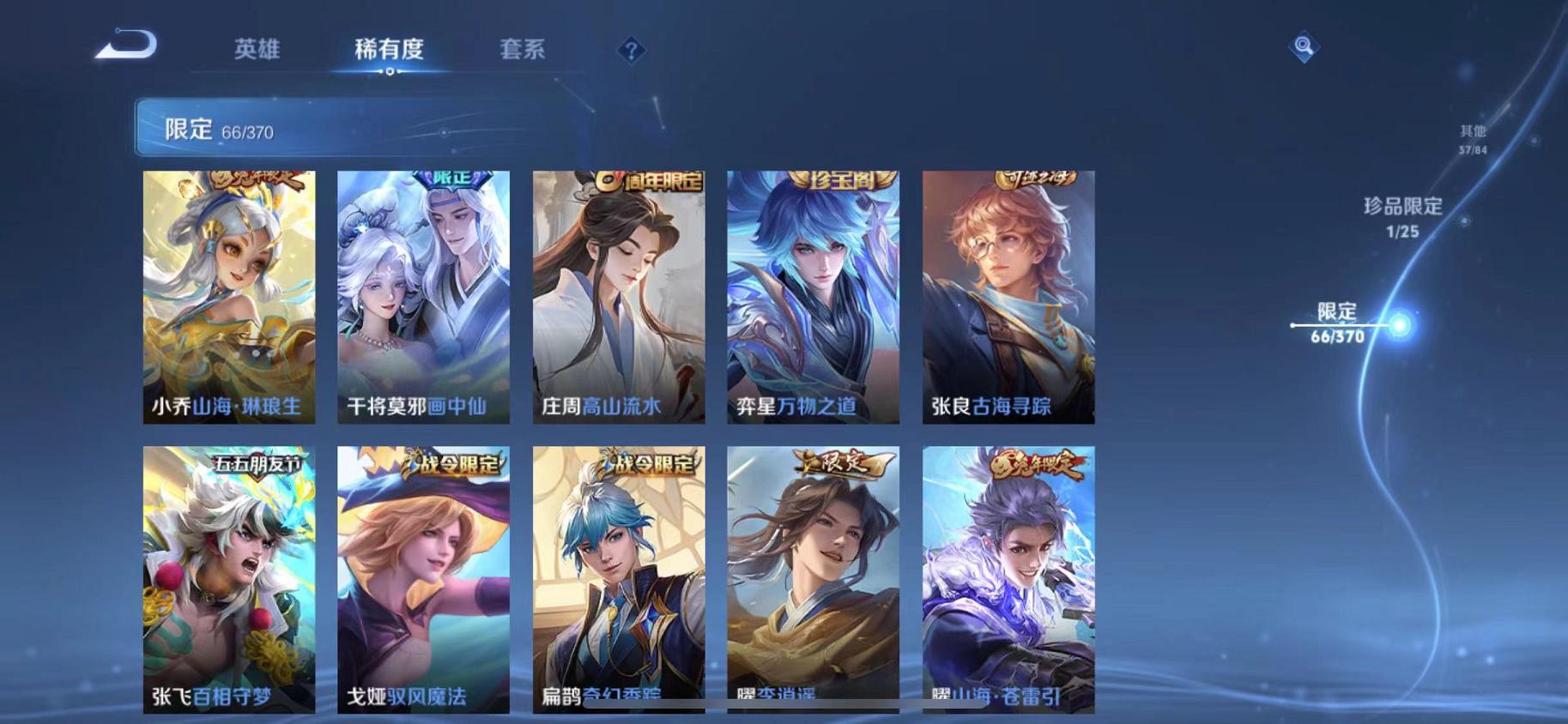The image size is (1568, 724).
Task: Click the question mark help icon
Action: [631, 51]
